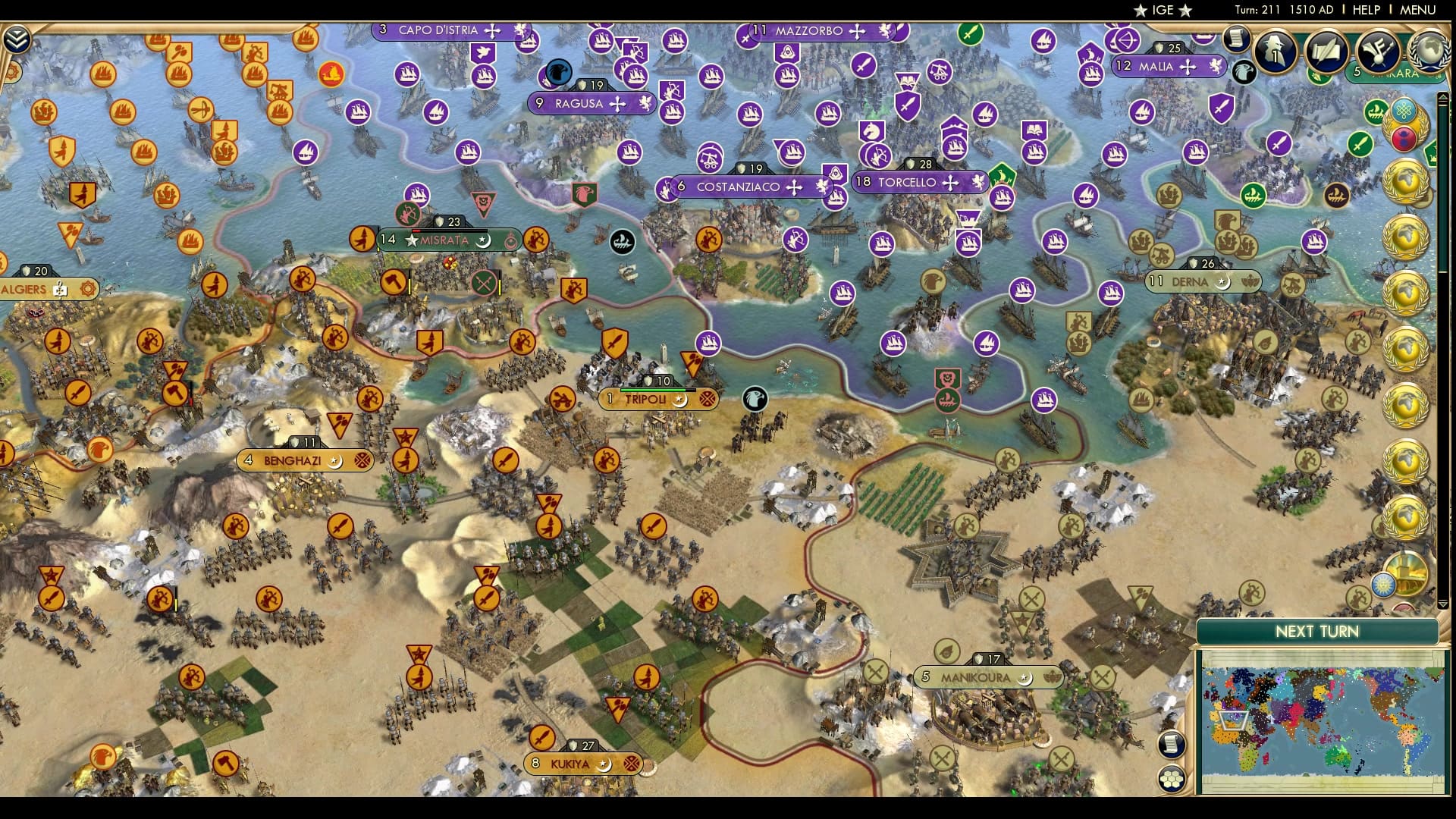
Task: Toggle Strategic View with the hex grid icon
Action: coord(1171,779)
